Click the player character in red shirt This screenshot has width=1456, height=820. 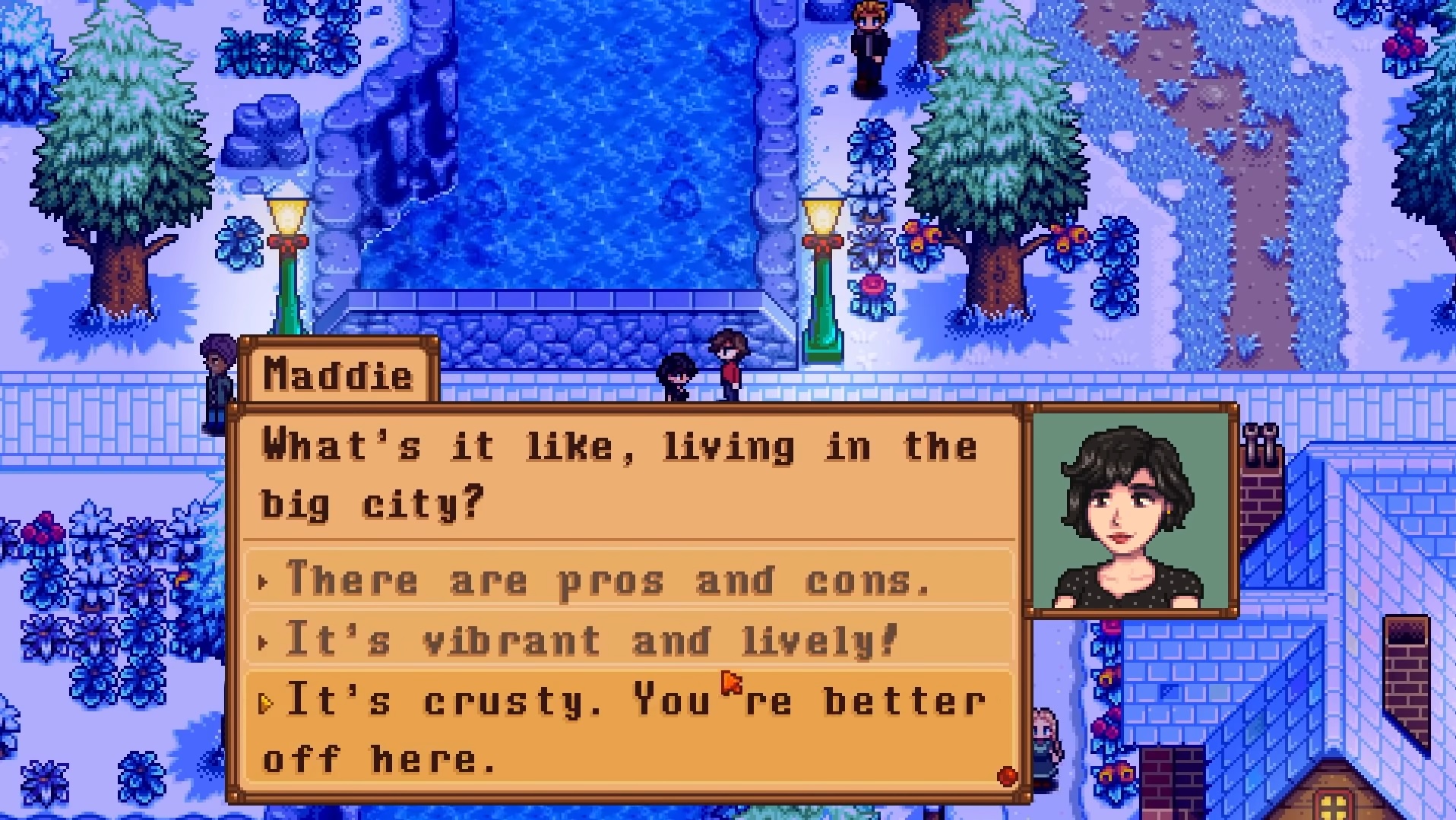point(729,365)
